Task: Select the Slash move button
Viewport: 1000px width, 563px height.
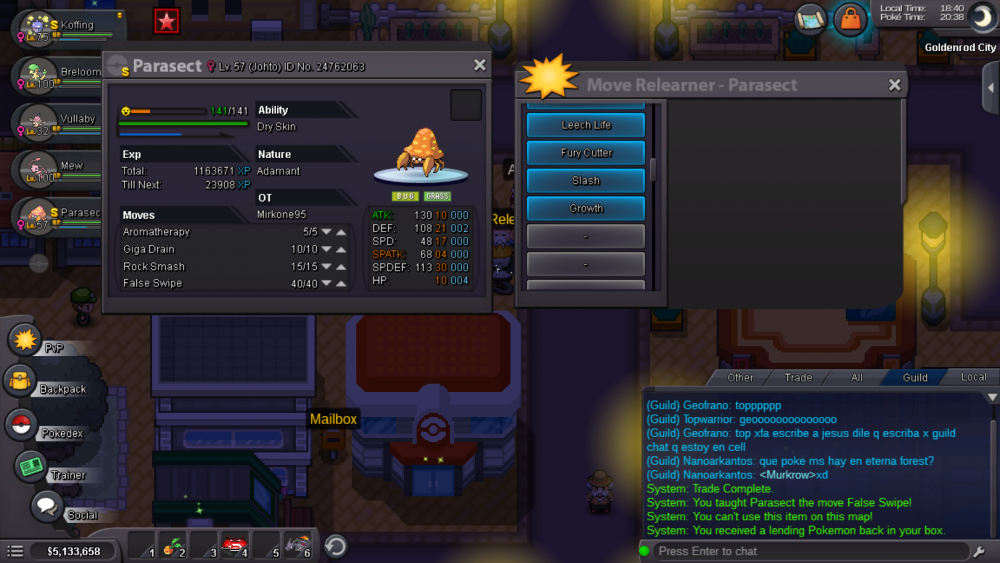Action: coord(586,181)
